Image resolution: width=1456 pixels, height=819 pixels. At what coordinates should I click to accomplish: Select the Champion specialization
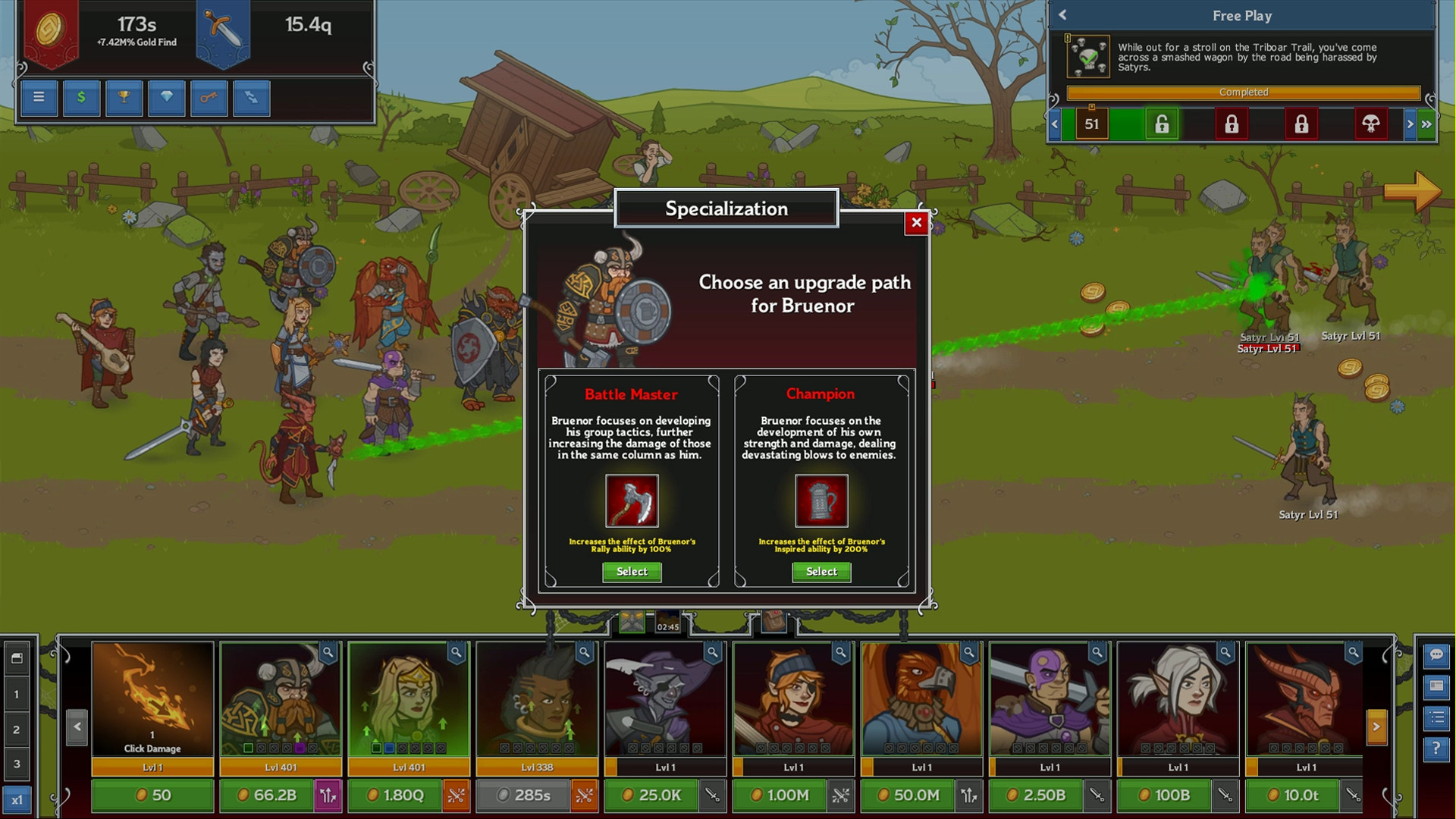click(821, 572)
